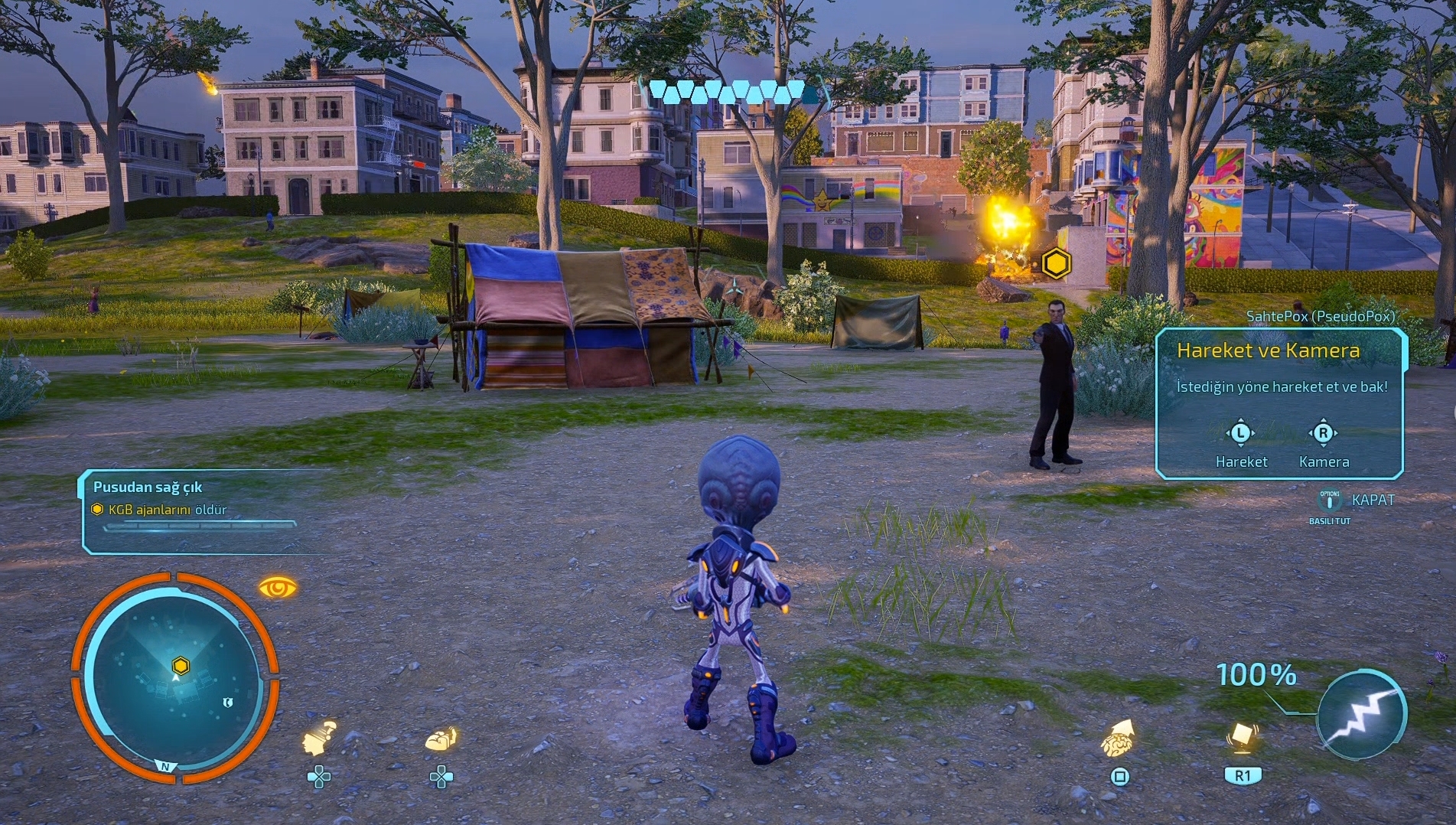Select the hexagon objective marker on the minimap
The height and width of the screenshot is (825, 1456).
(181, 665)
